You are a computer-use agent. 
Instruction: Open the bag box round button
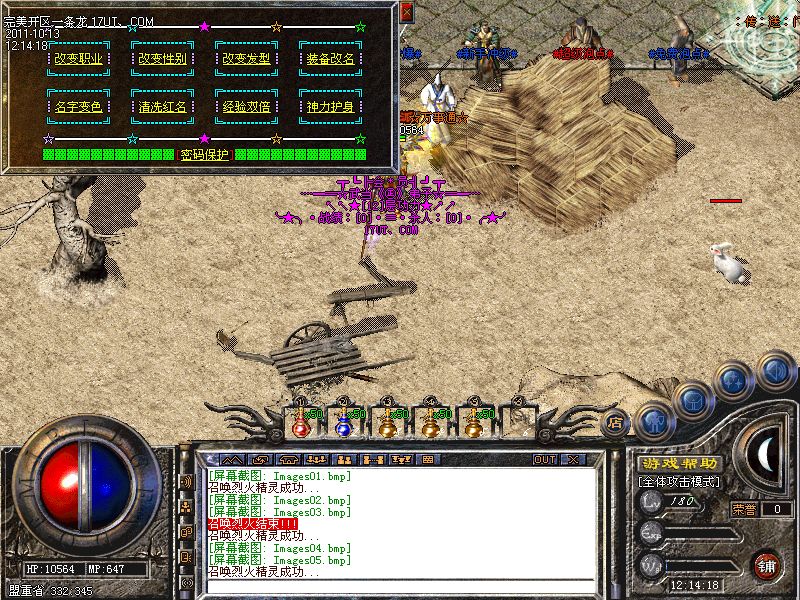692,400
